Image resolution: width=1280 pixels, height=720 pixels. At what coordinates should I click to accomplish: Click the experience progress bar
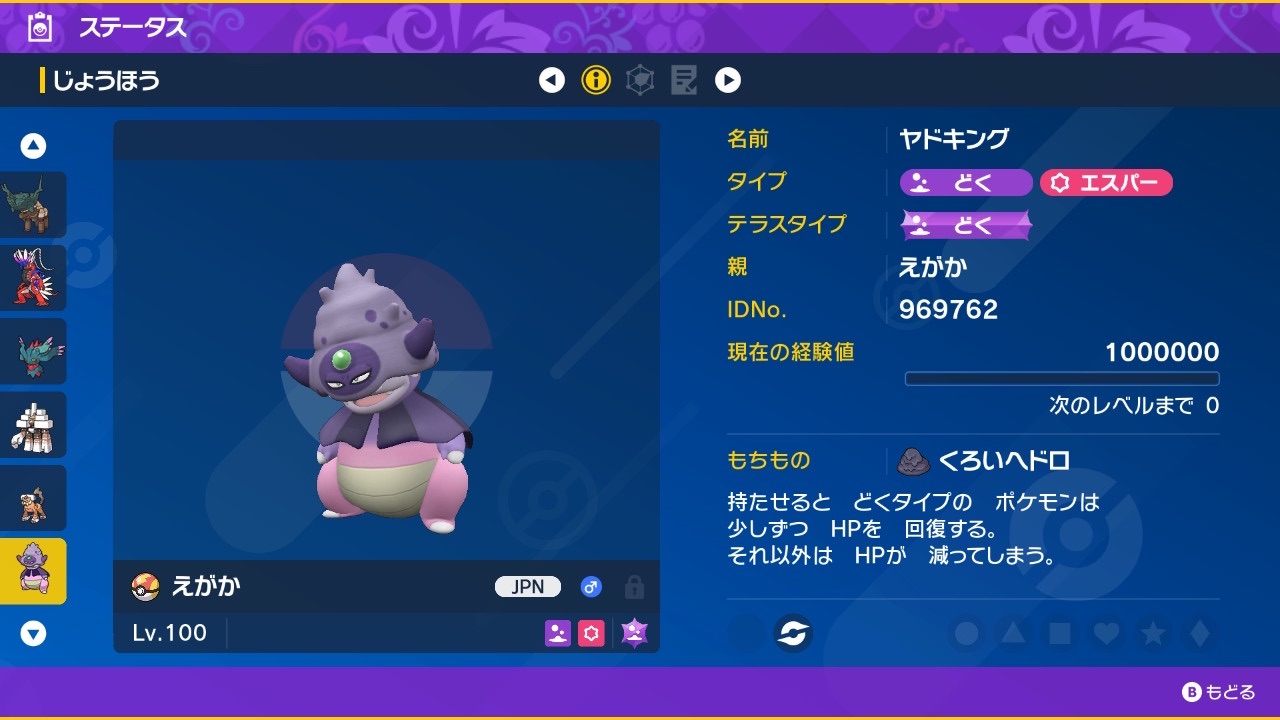[1062, 378]
